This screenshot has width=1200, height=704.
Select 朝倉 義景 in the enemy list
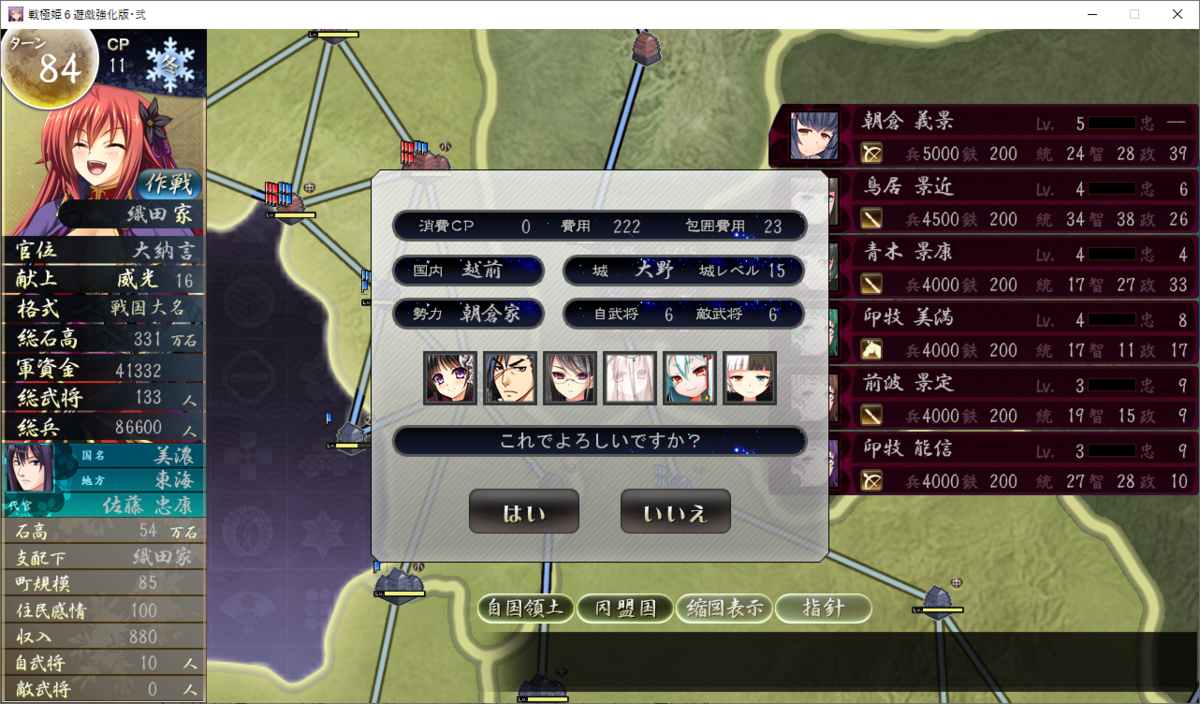(x=985, y=137)
